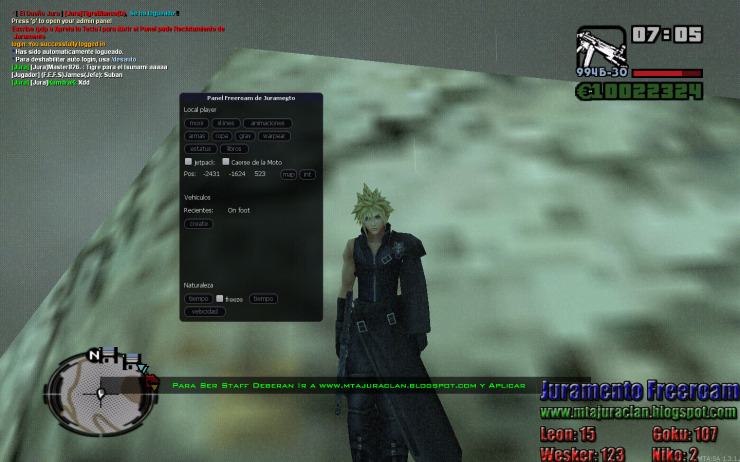The width and height of the screenshot is (740, 462).
Task: Click the morir button
Action: click(x=196, y=122)
